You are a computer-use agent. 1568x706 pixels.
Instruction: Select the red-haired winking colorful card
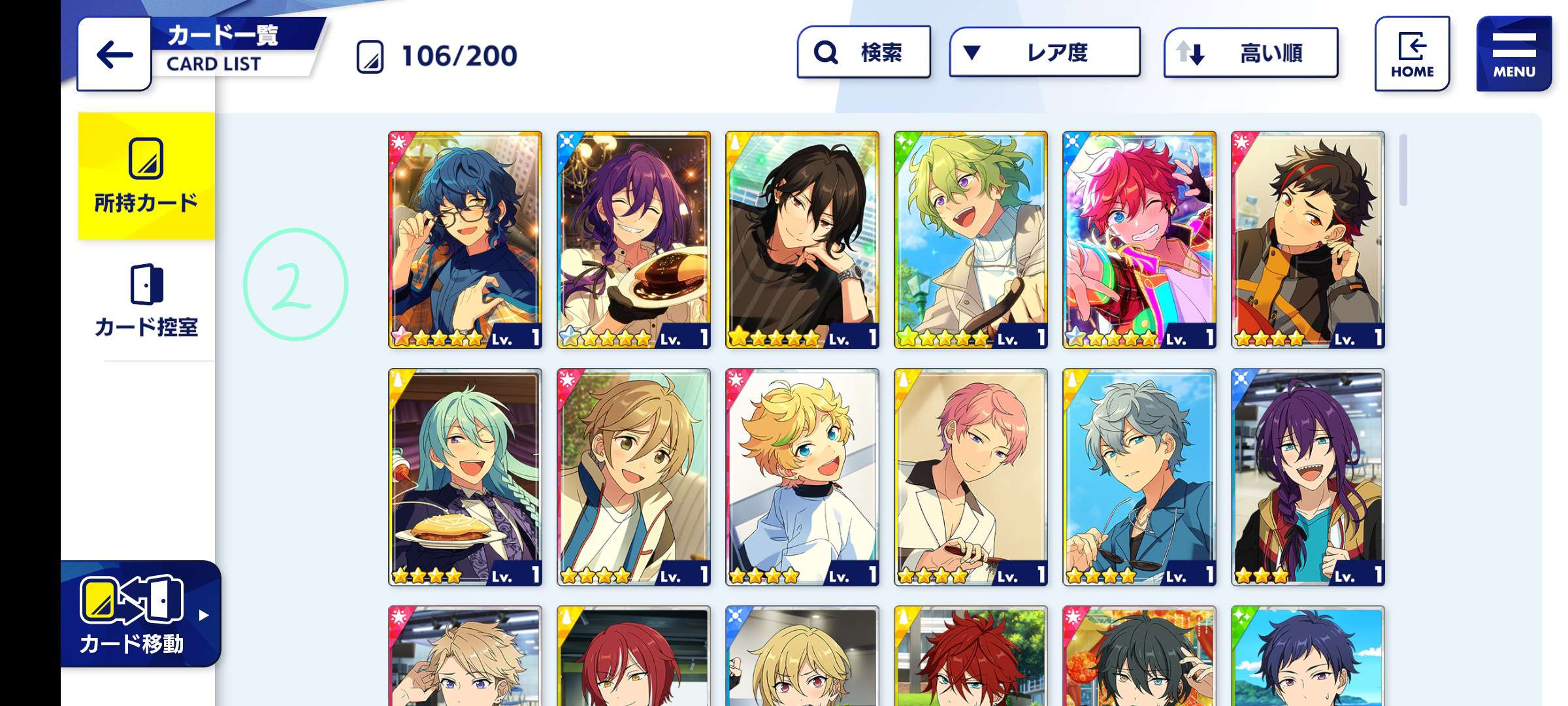[1139, 240]
